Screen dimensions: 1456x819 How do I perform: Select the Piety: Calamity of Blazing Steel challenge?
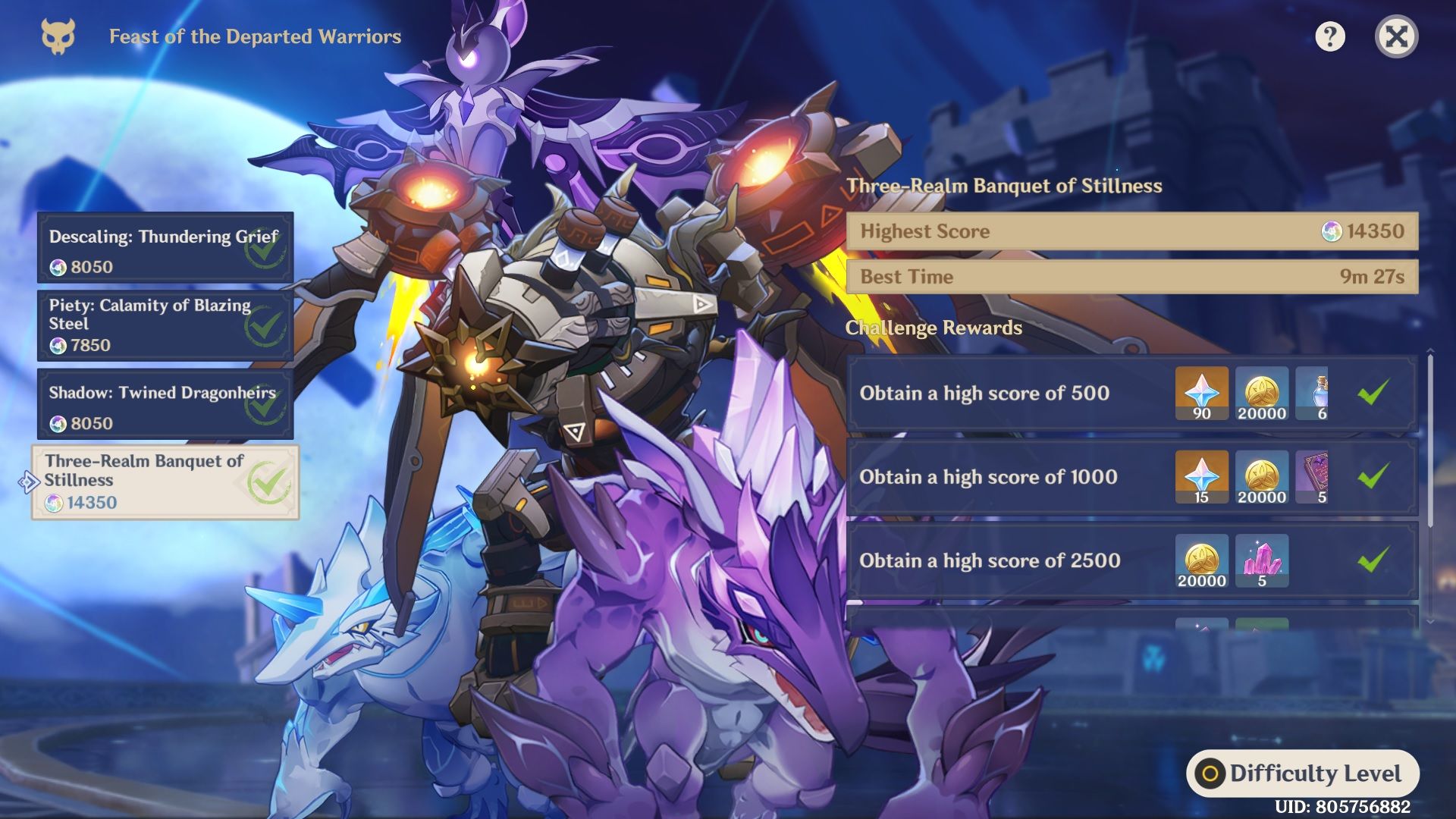163,325
